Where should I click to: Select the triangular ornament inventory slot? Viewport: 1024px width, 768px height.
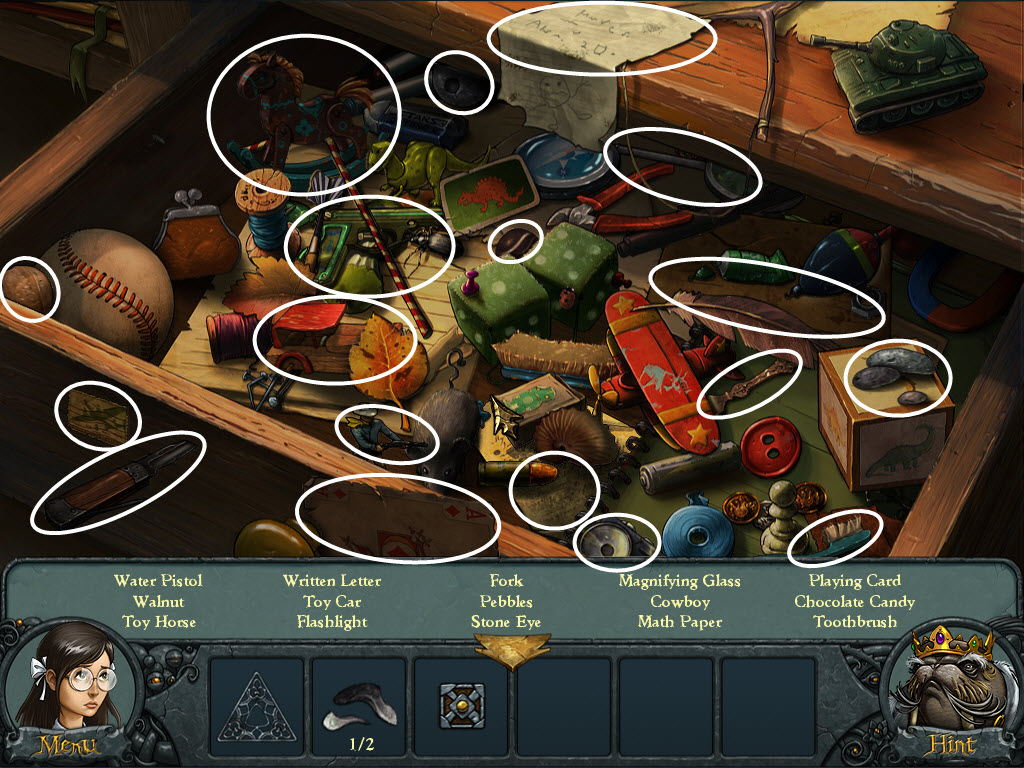257,706
